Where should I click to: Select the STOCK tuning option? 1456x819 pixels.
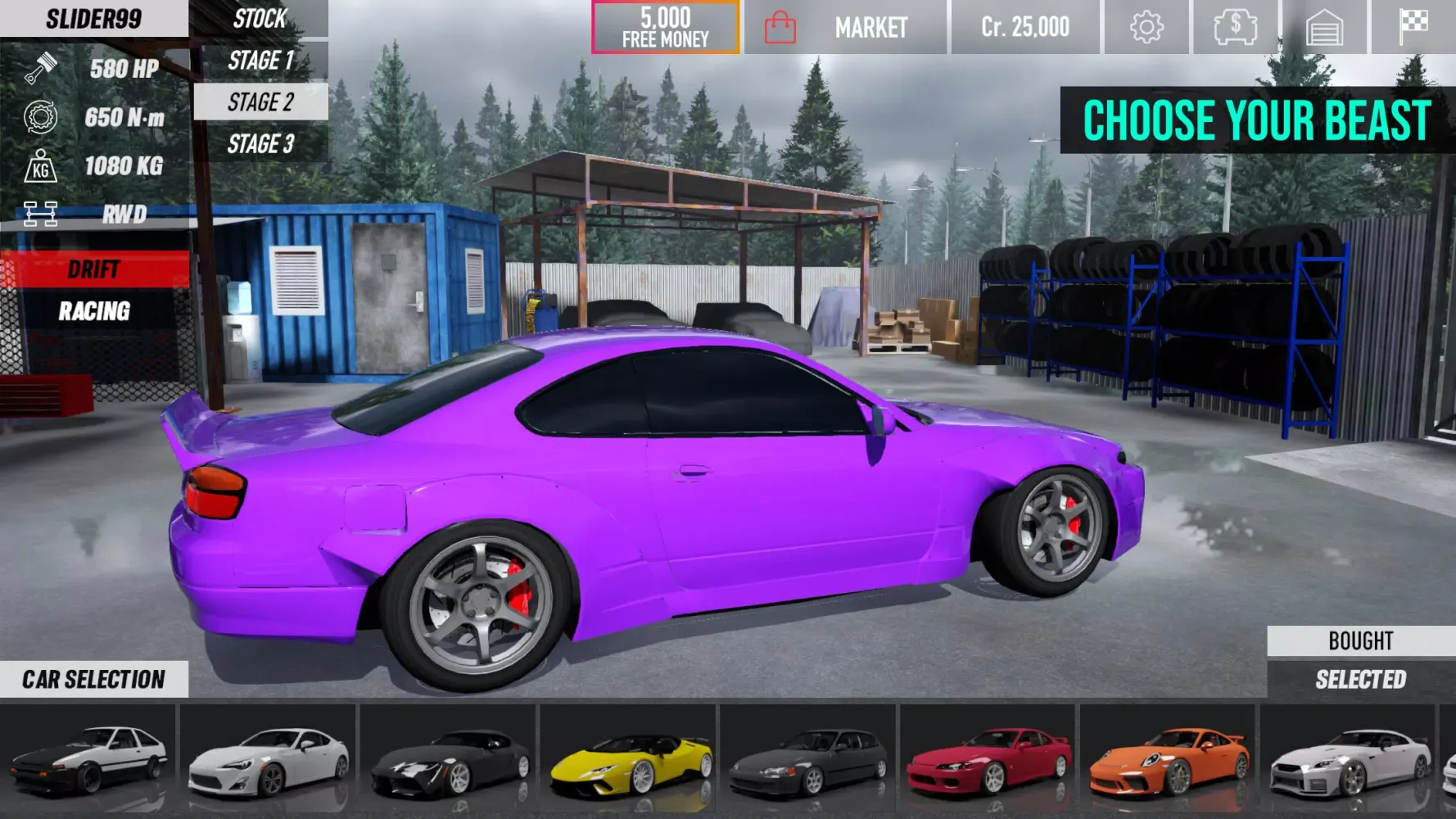(259, 19)
